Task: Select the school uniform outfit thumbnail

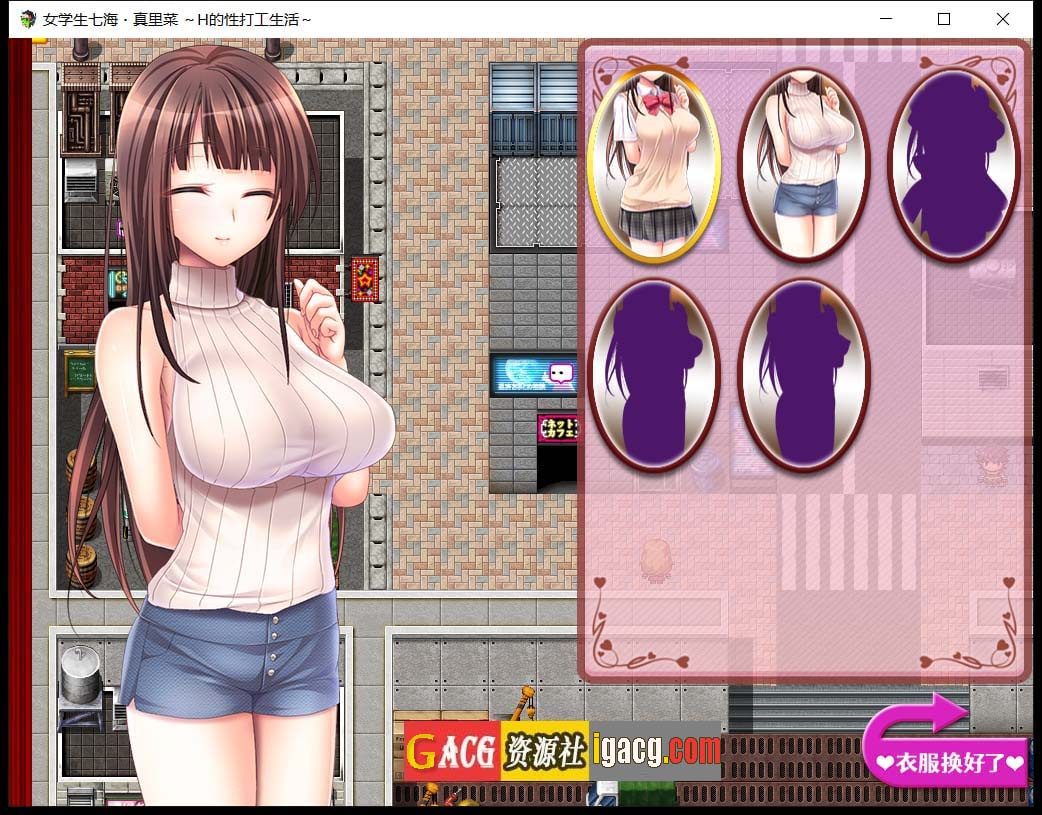Action: tap(653, 163)
